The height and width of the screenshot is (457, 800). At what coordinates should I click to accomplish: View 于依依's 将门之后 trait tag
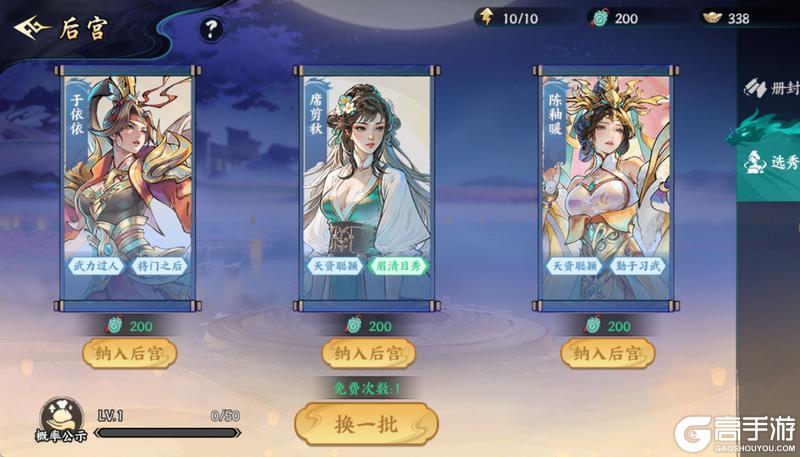[x=158, y=266]
